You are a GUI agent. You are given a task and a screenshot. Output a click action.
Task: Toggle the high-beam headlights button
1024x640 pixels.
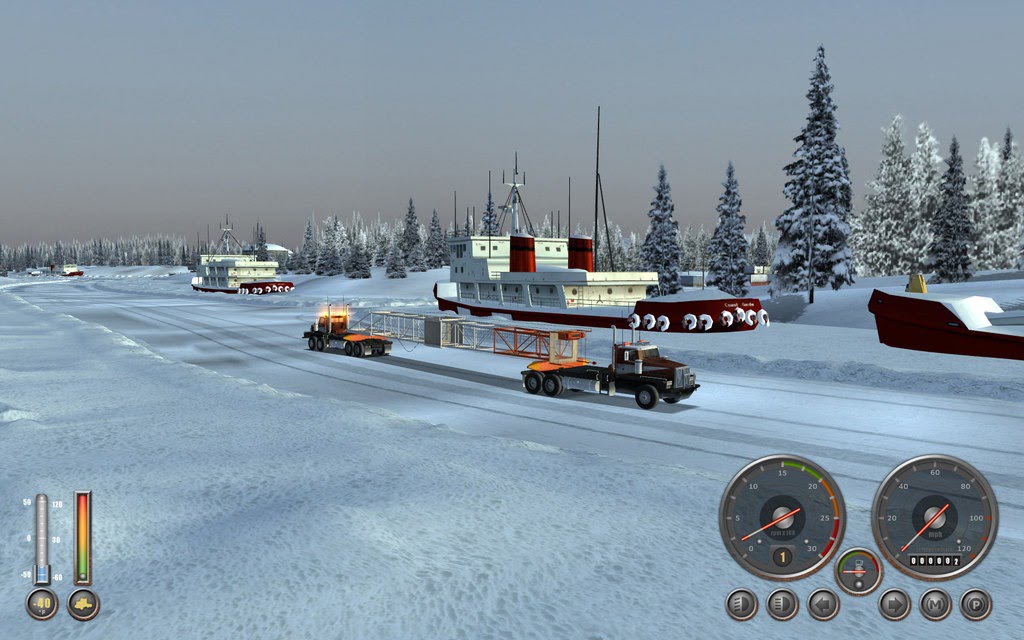[x=782, y=604]
